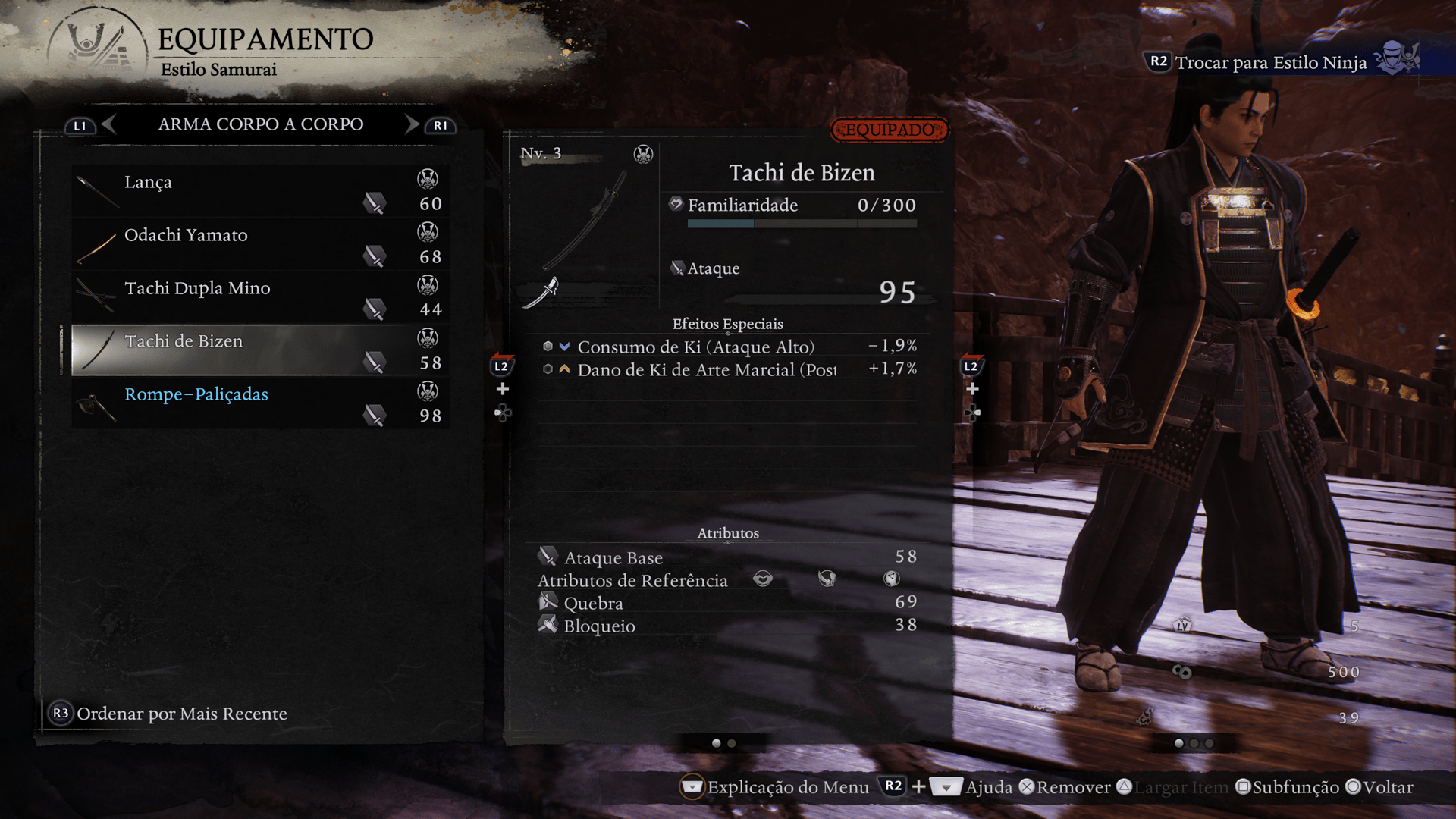1456x819 pixels.
Task: Go to the previous equipment category arrow
Action: click(x=109, y=124)
